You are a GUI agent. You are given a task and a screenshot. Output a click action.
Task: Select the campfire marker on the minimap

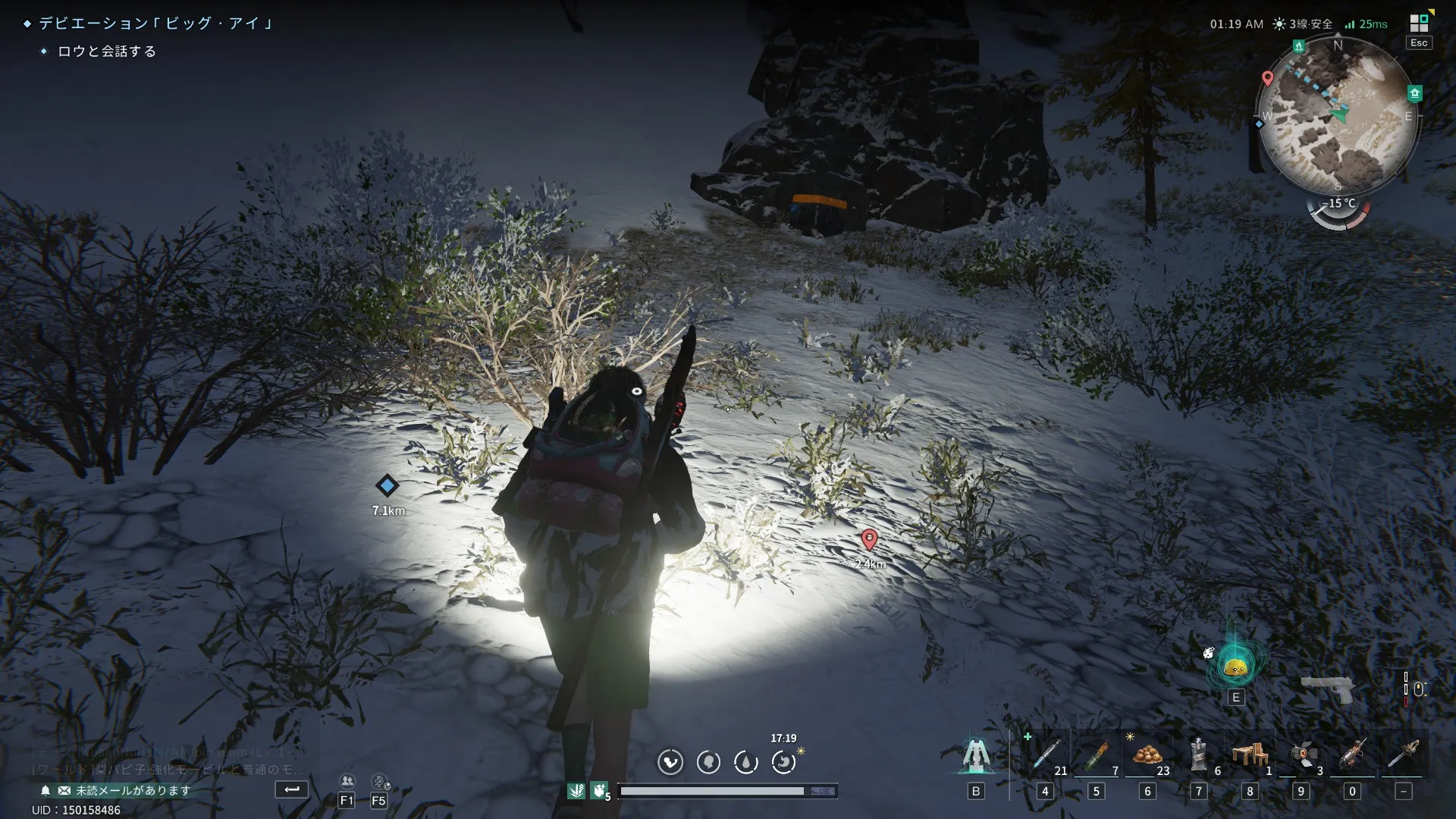click(x=1299, y=47)
